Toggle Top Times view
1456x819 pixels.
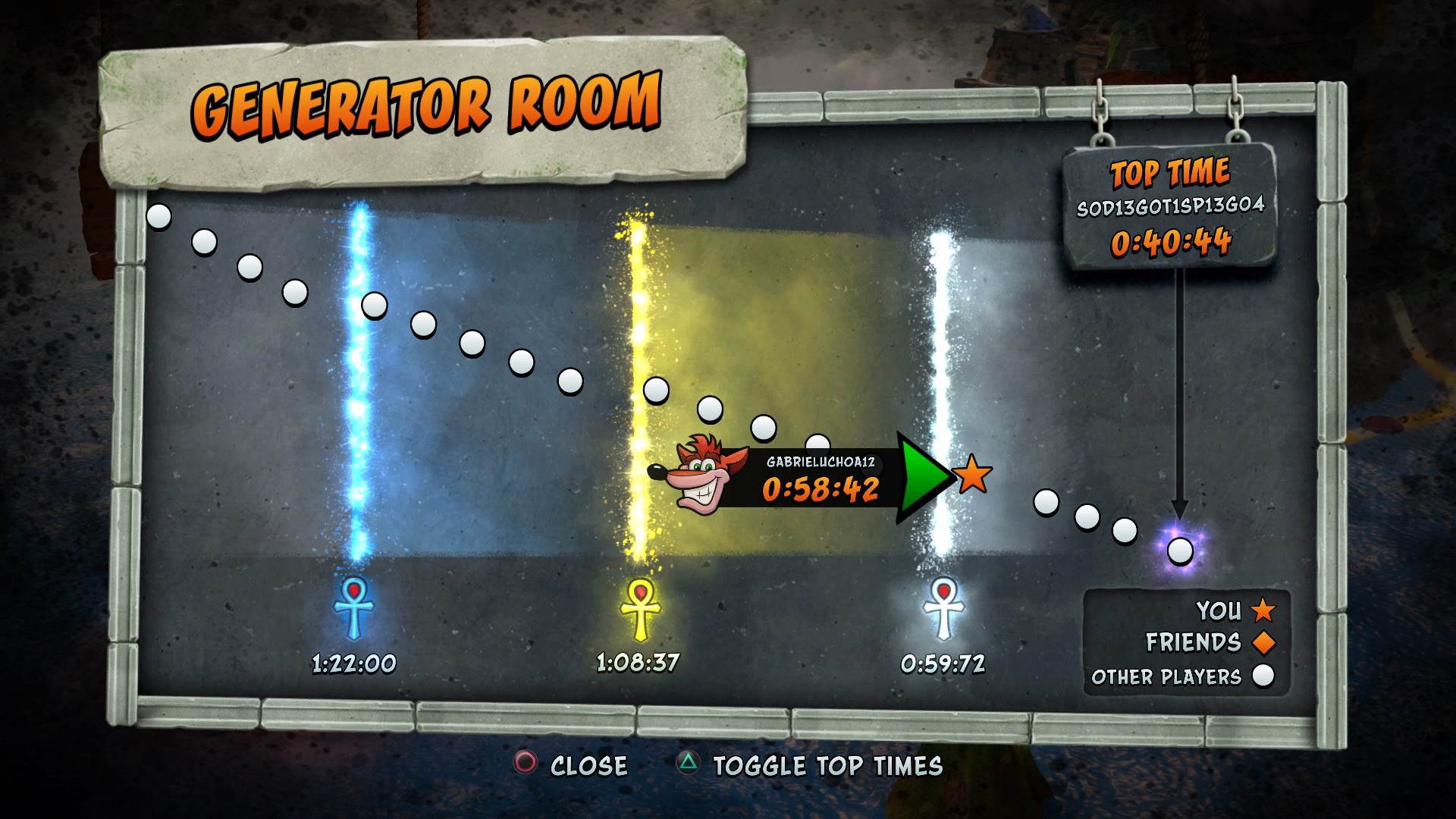point(810,765)
